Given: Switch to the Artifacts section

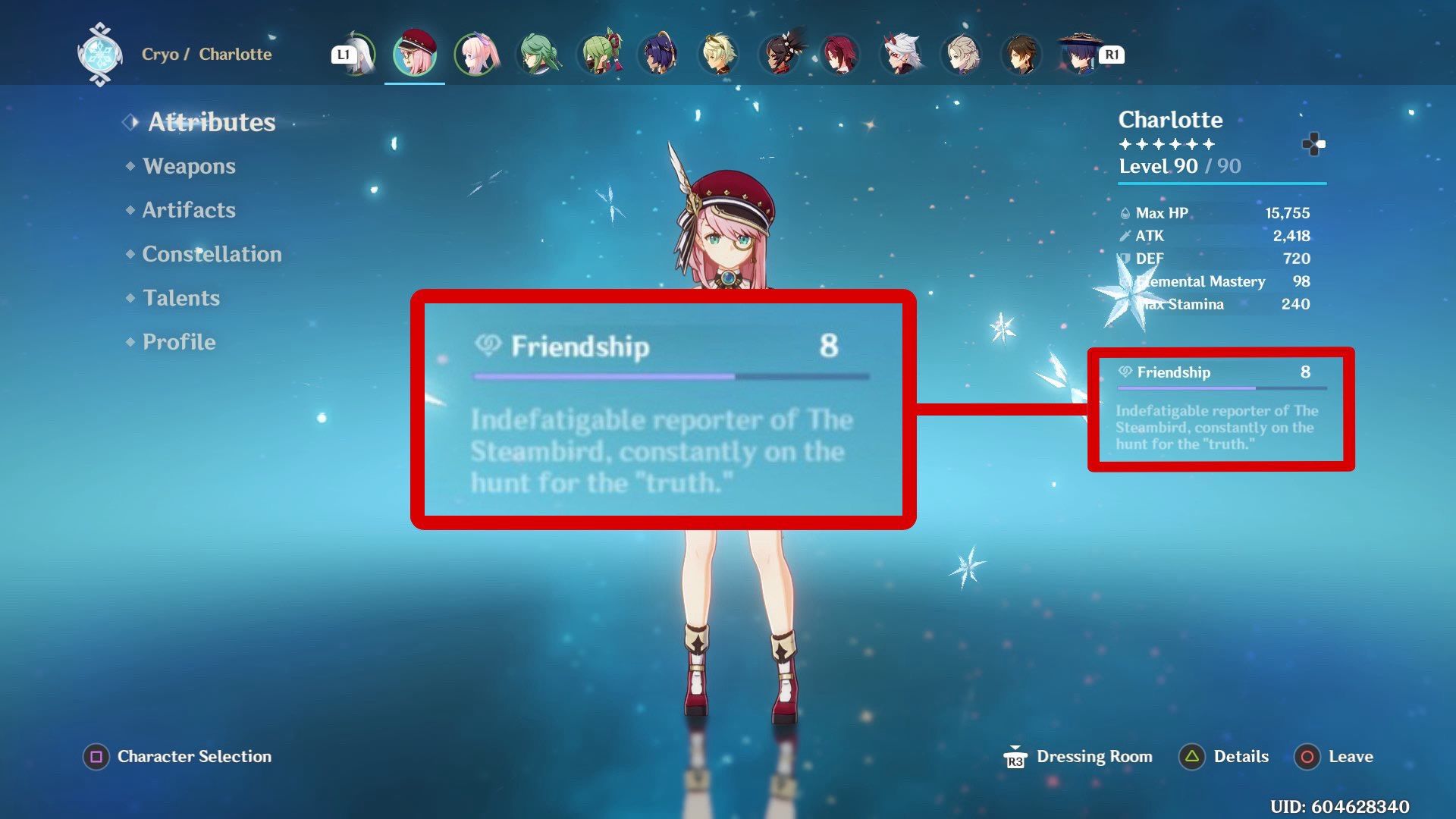Looking at the screenshot, I should pos(188,210).
